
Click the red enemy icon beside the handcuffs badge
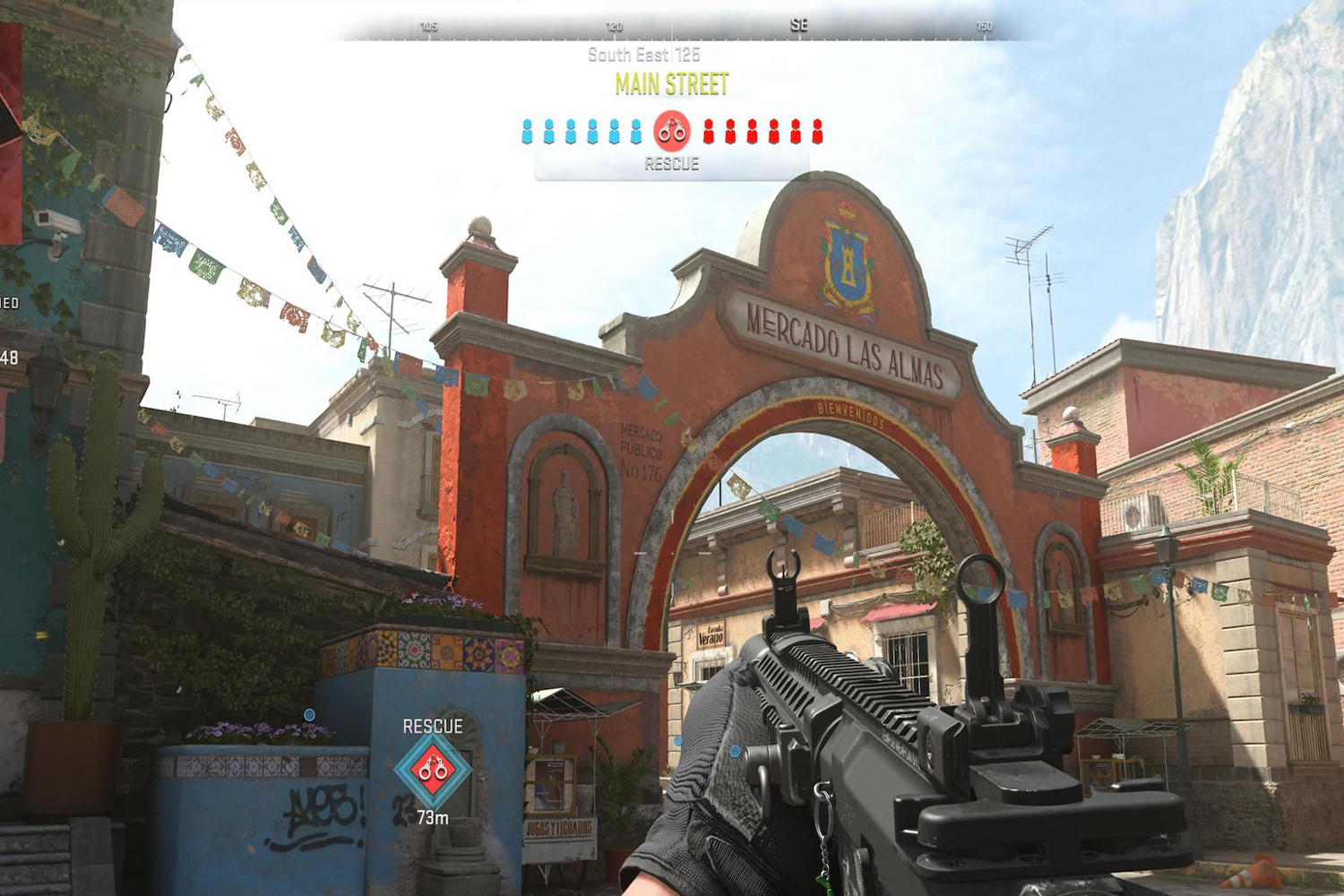click(x=708, y=132)
